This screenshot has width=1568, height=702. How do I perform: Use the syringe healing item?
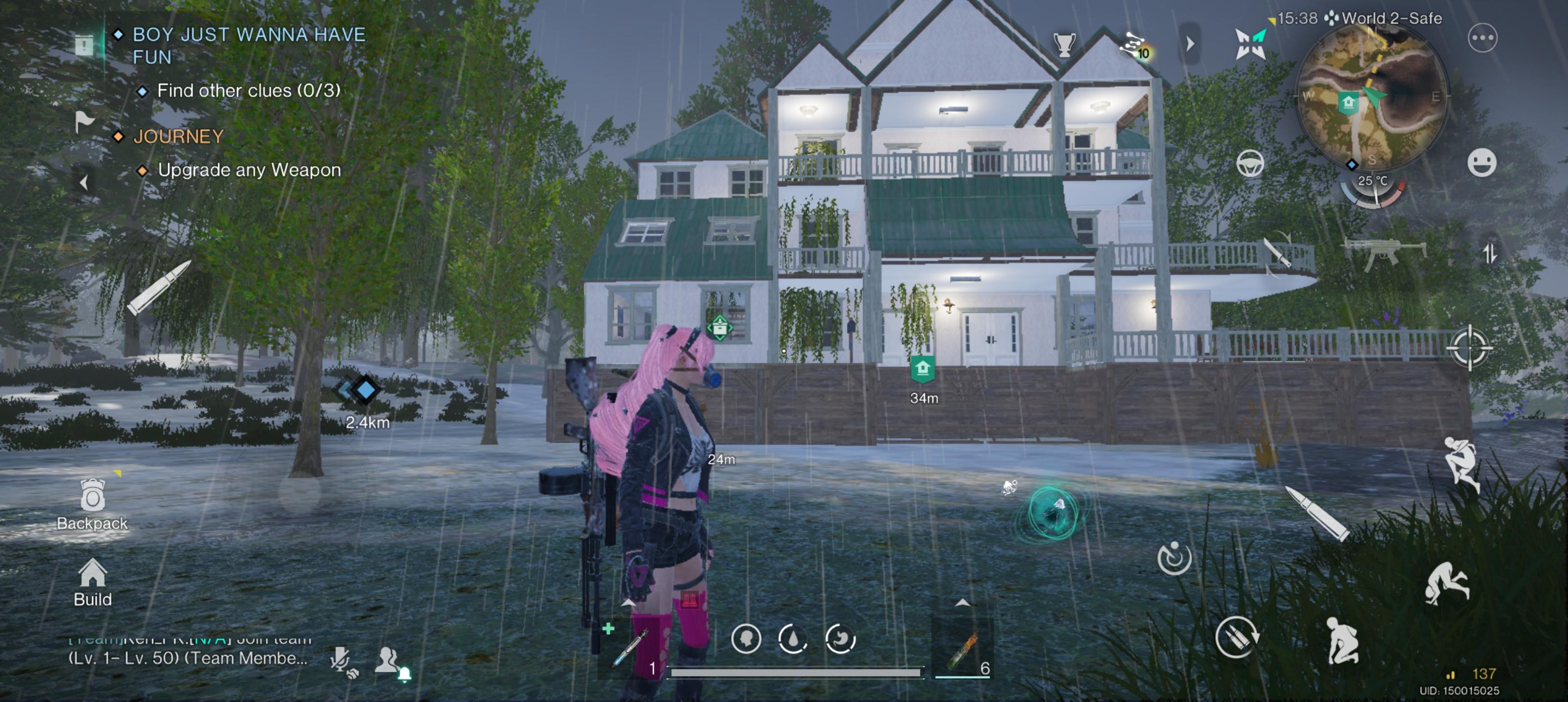point(629,648)
